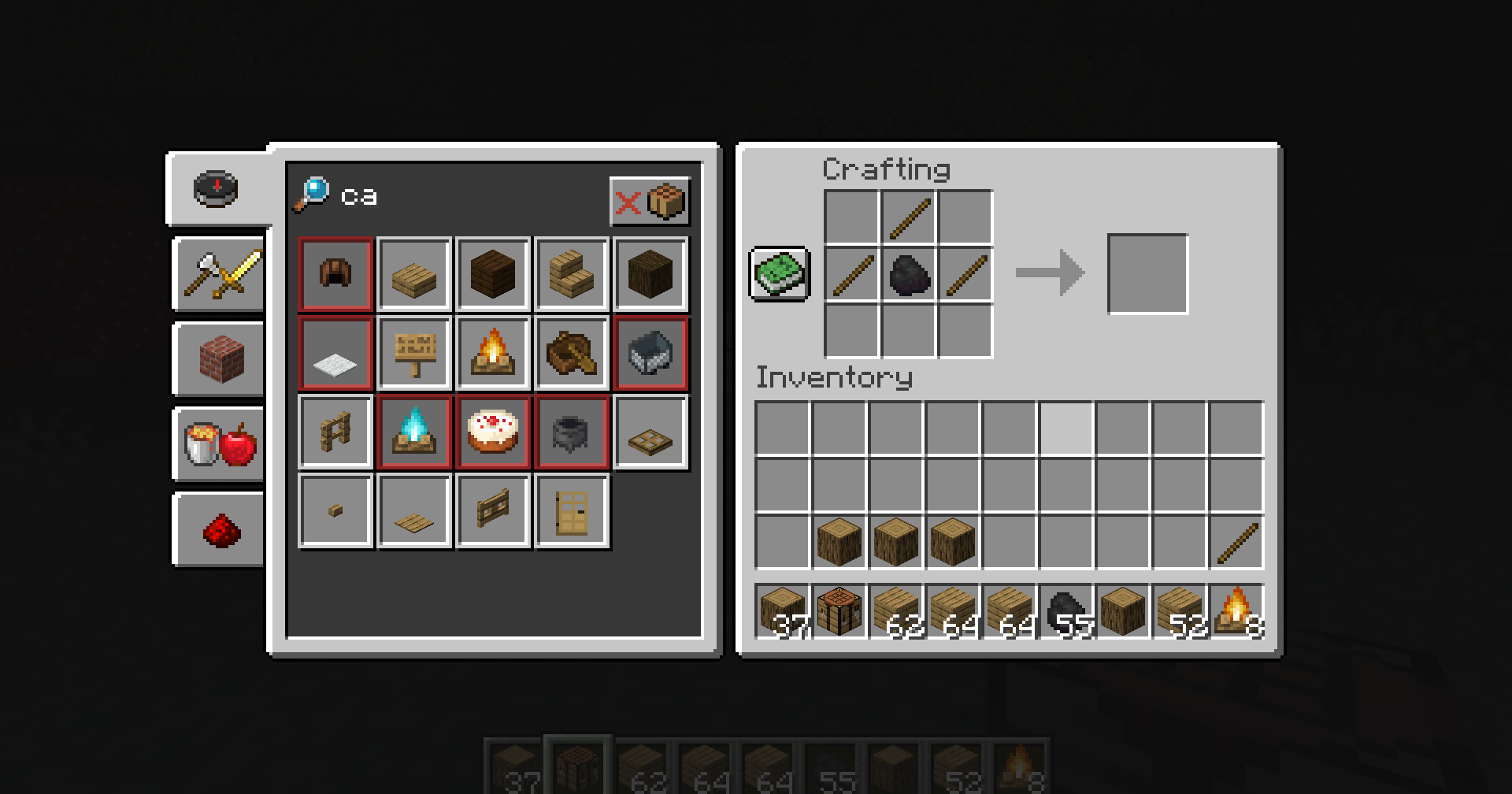Take the coal from the crafting grid
This screenshot has width=1512, height=794.
coord(909,274)
